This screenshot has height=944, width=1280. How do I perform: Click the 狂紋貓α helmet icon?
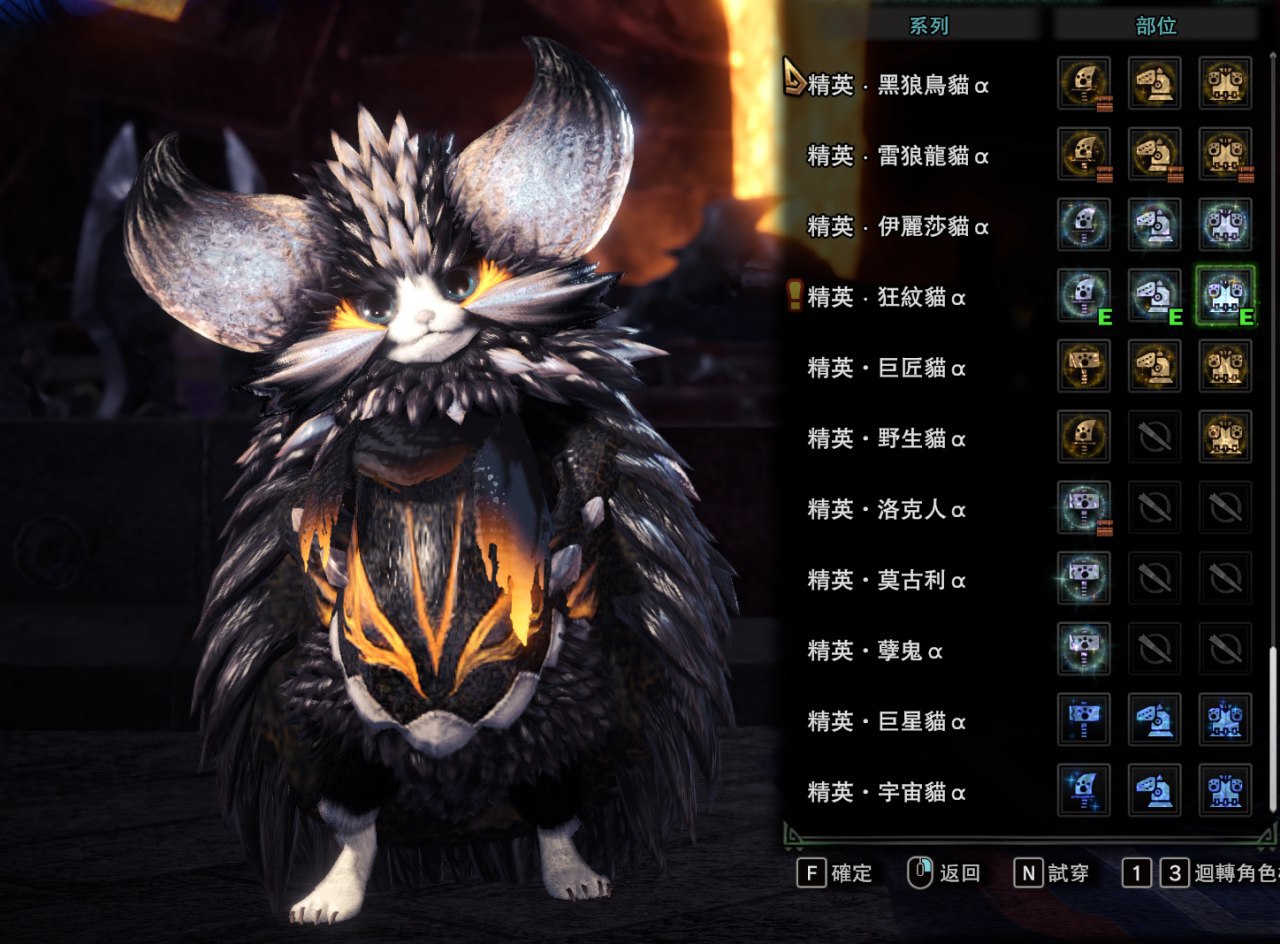[1155, 295]
